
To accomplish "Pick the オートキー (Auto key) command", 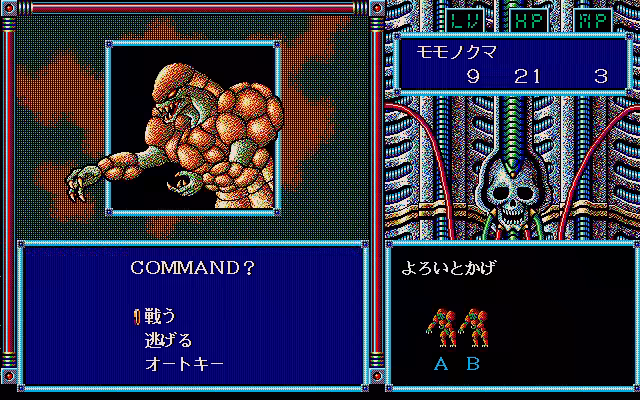I will pyautogui.click(x=184, y=362).
